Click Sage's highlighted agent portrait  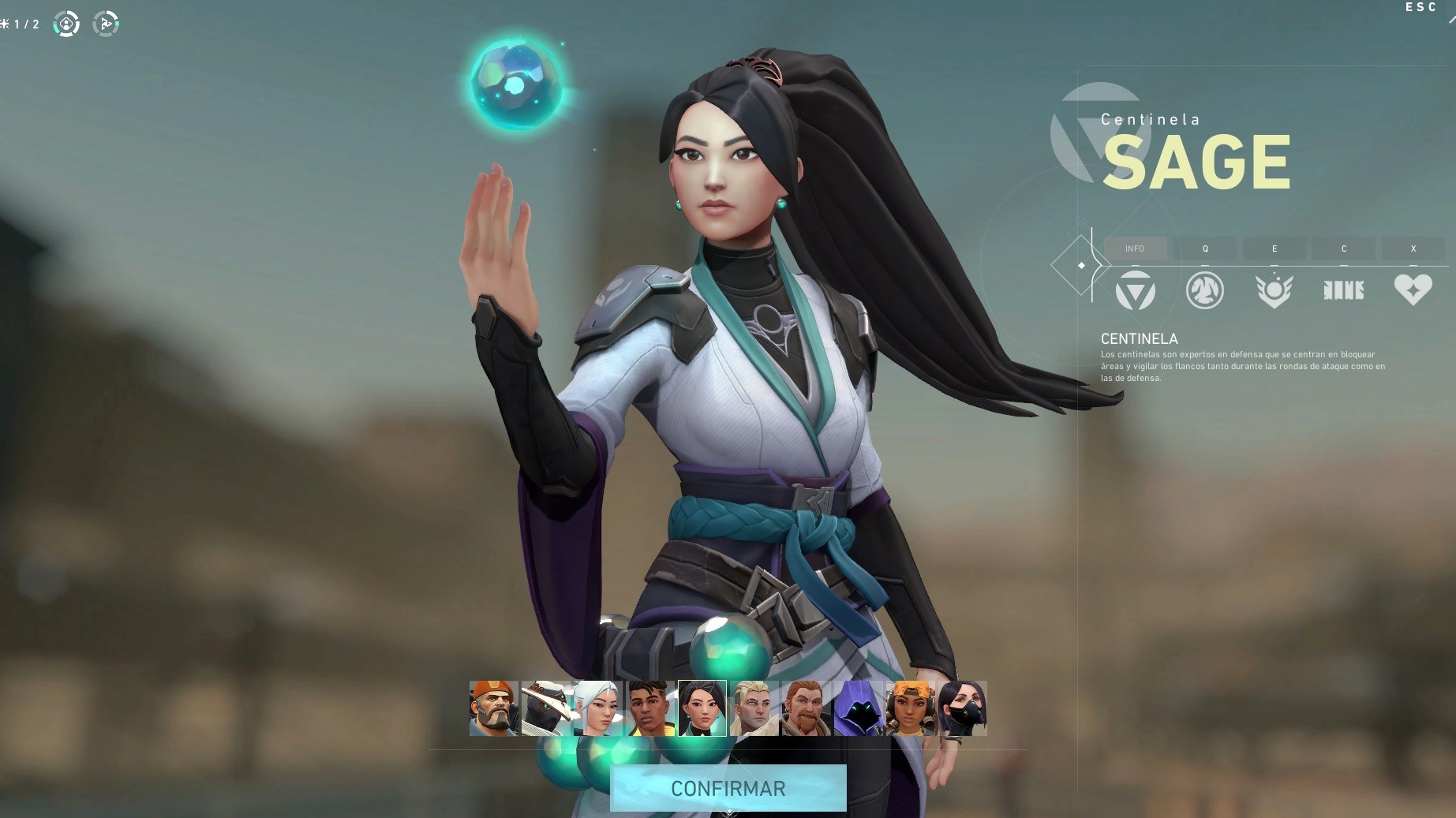[x=702, y=708]
